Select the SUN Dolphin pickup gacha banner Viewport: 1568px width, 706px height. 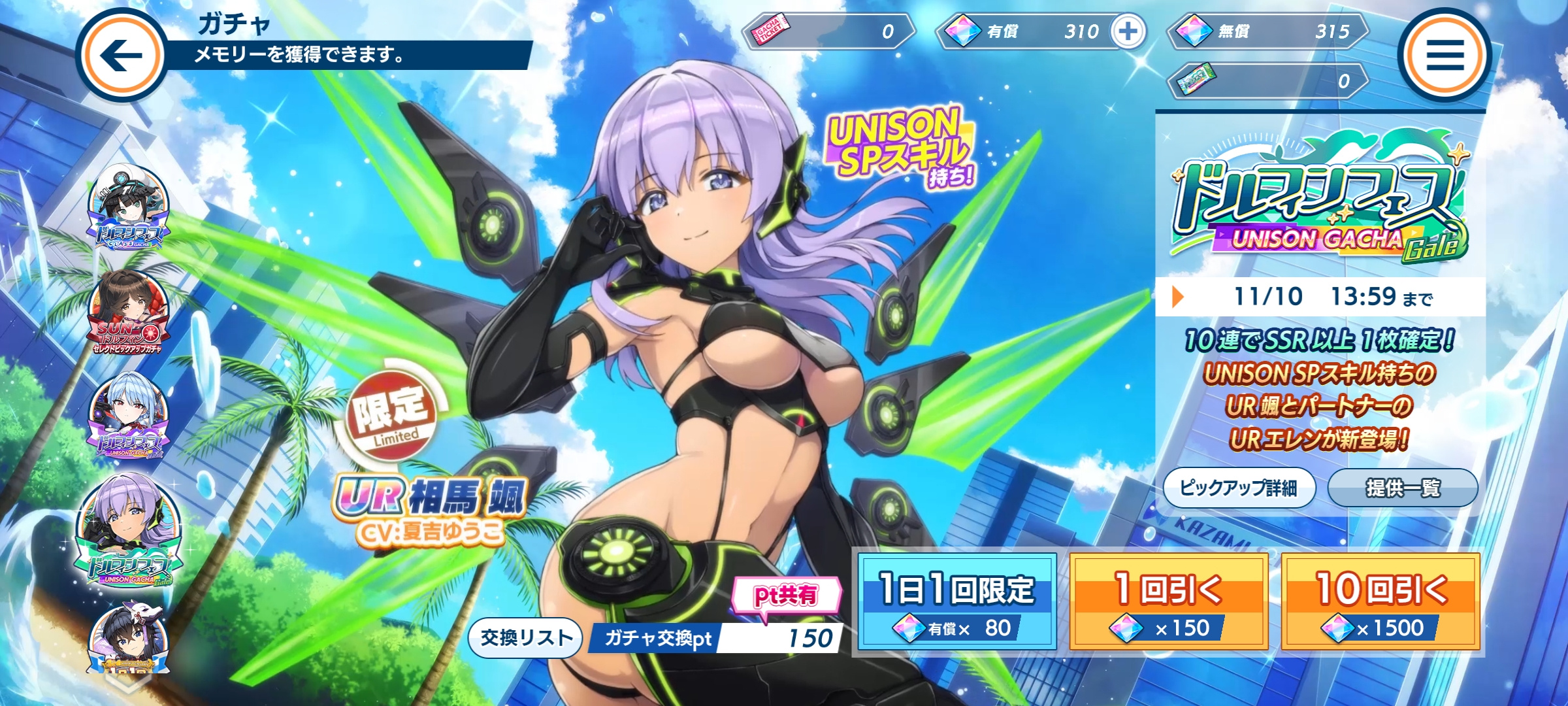pyautogui.click(x=128, y=314)
